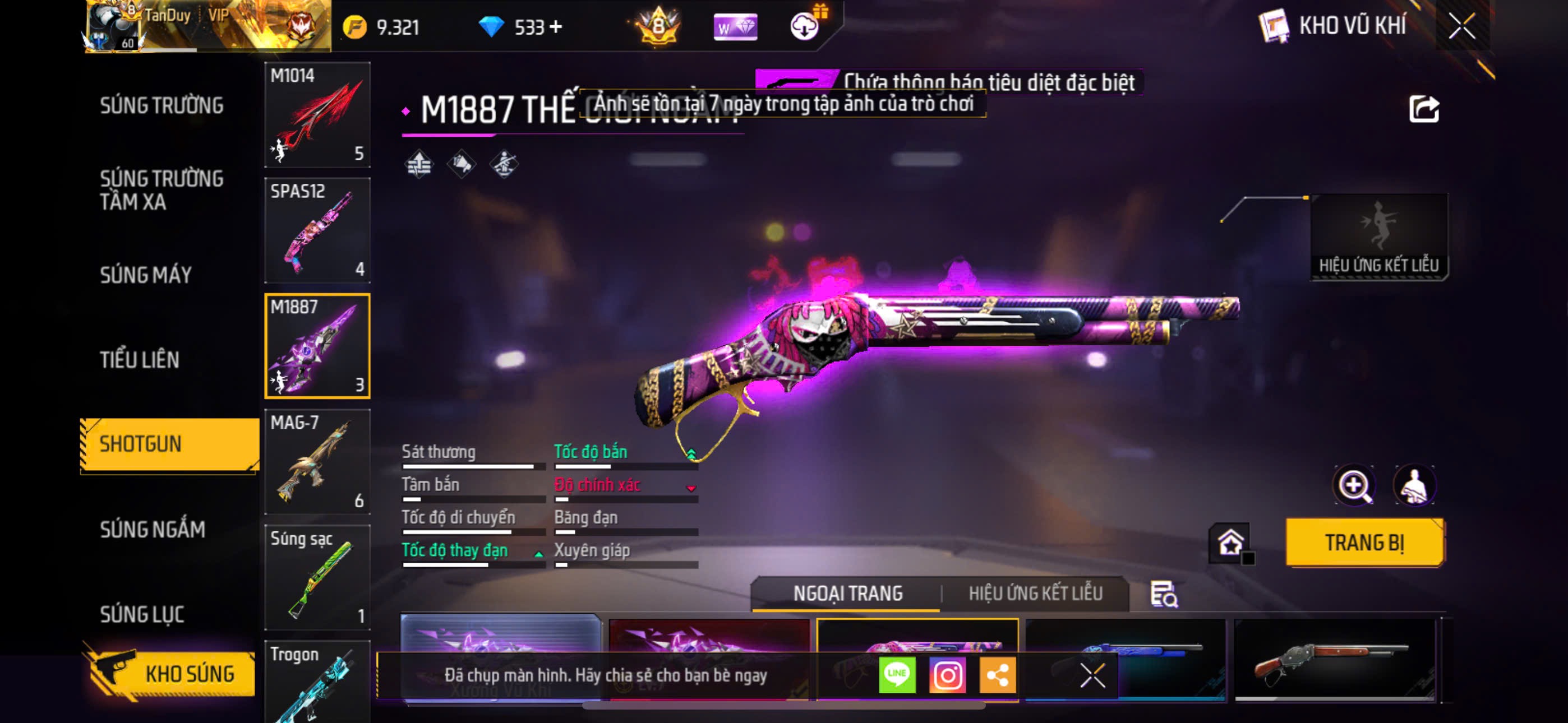
Task: Open the Ngoại Trang tab
Action: click(847, 593)
